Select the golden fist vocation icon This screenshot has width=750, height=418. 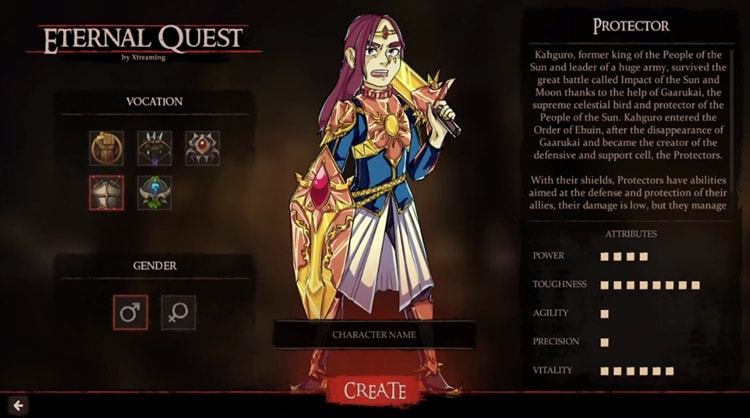point(106,148)
